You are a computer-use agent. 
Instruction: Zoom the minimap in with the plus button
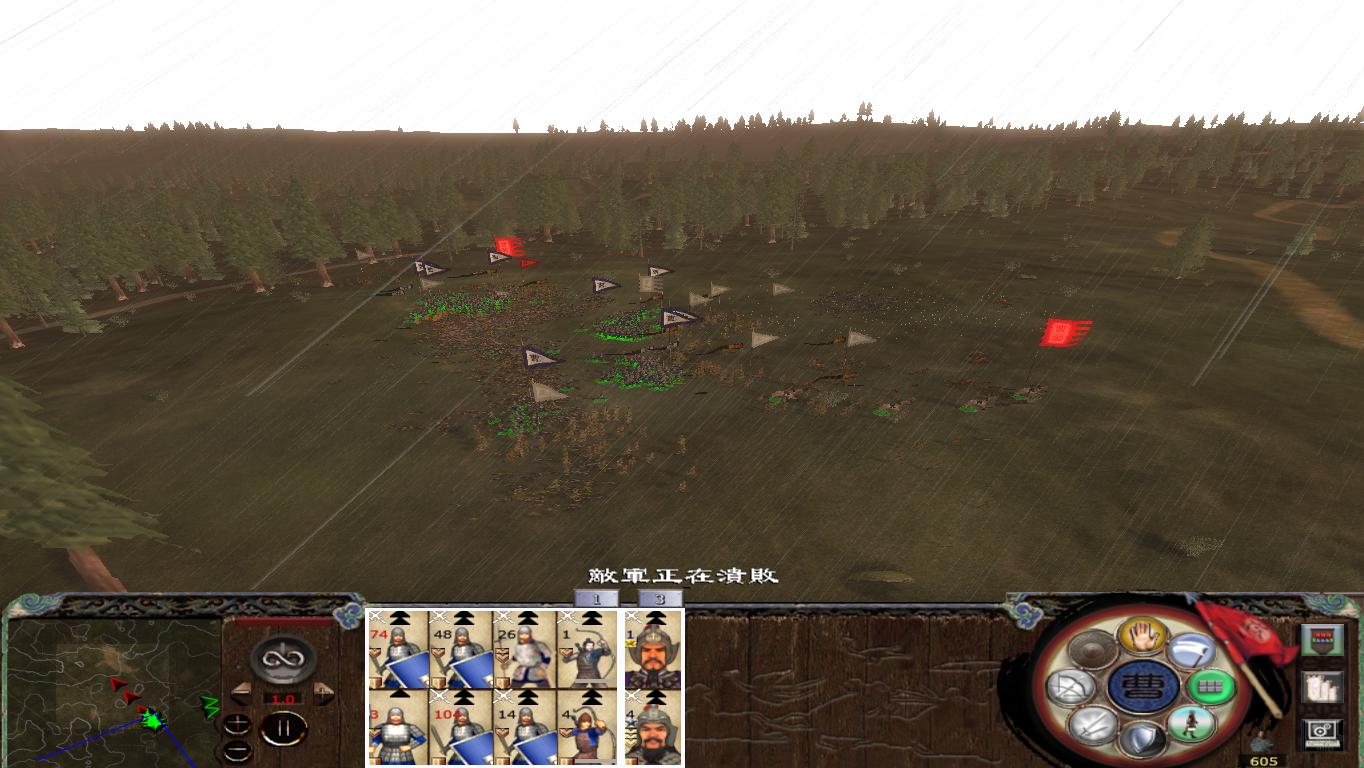tap(238, 725)
